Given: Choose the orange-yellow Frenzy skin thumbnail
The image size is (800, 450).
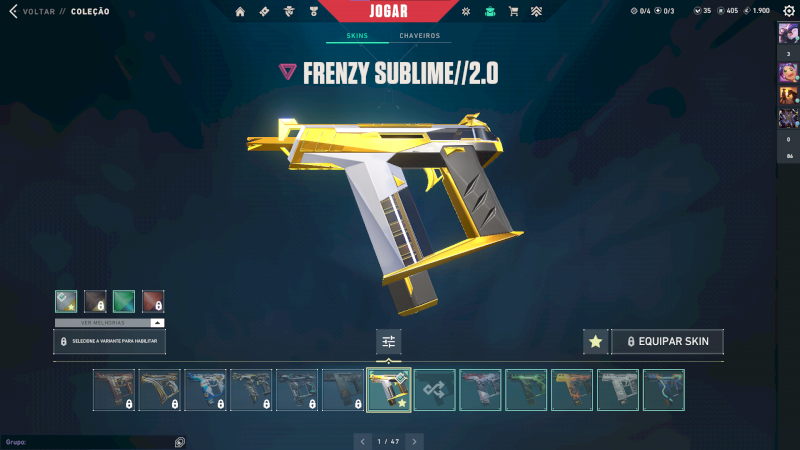Looking at the screenshot, I should tap(572, 390).
